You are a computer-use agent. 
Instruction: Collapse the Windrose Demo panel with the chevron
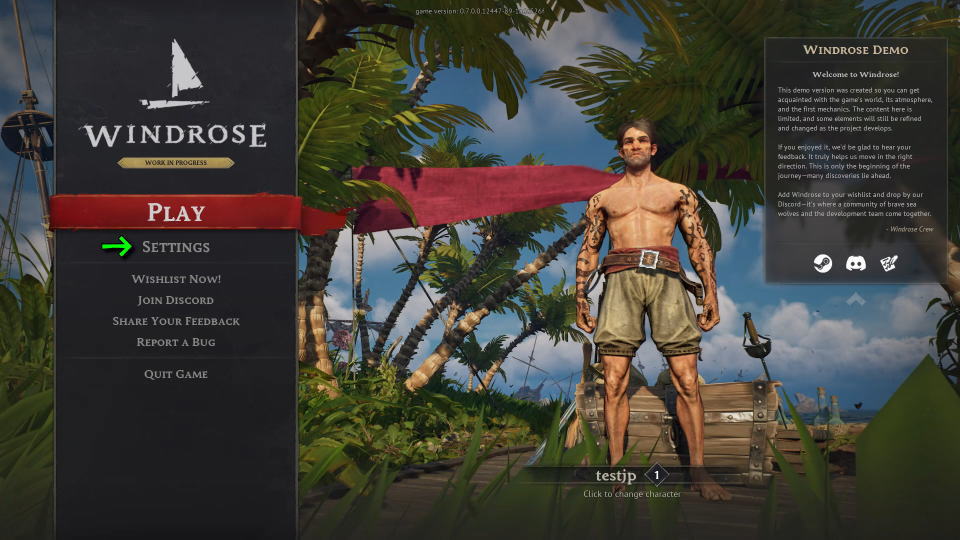coord(855,299)
